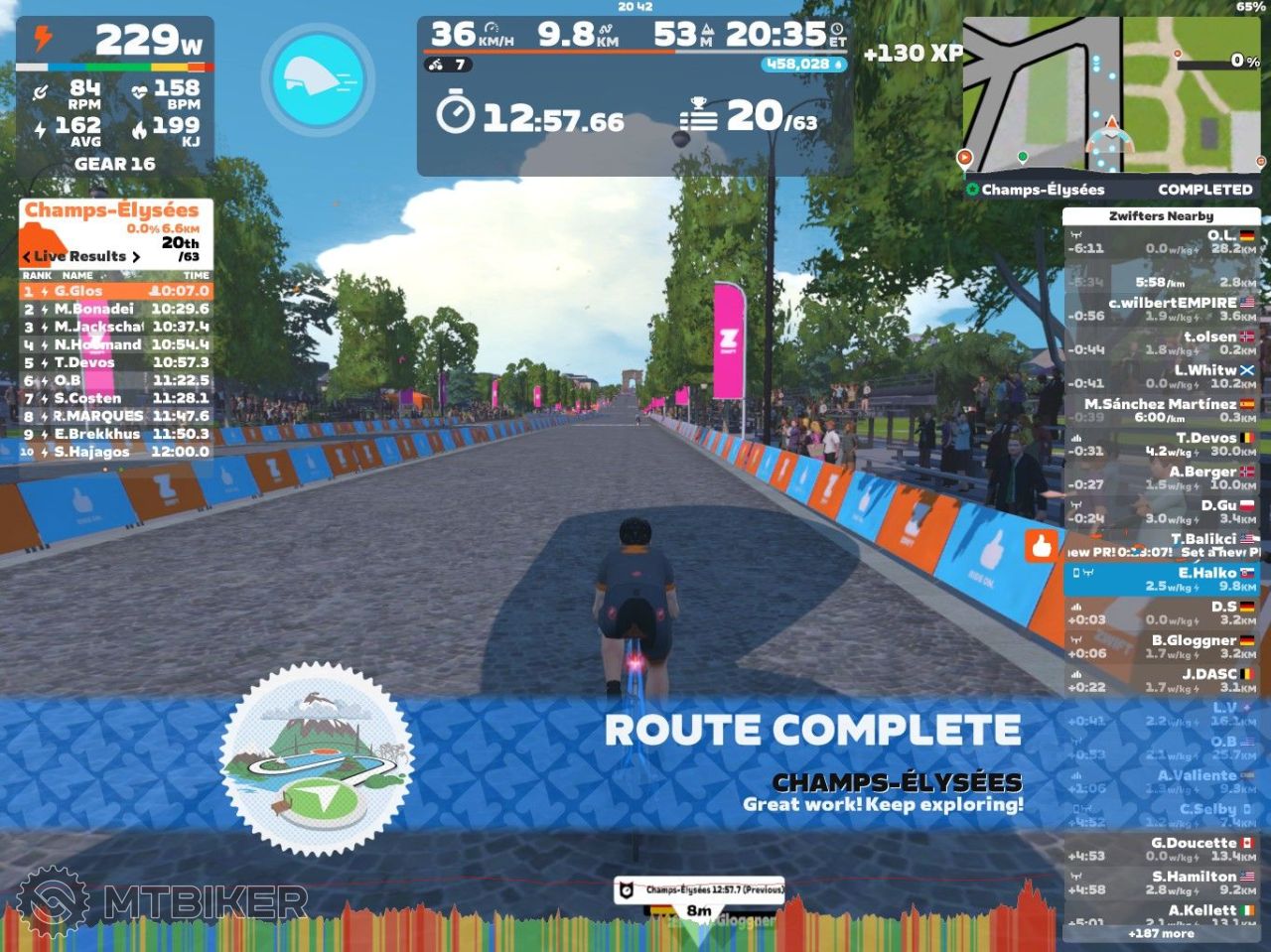
Task: Click B.Gloggner in the nearby riders
Action: pos(1162,646)
